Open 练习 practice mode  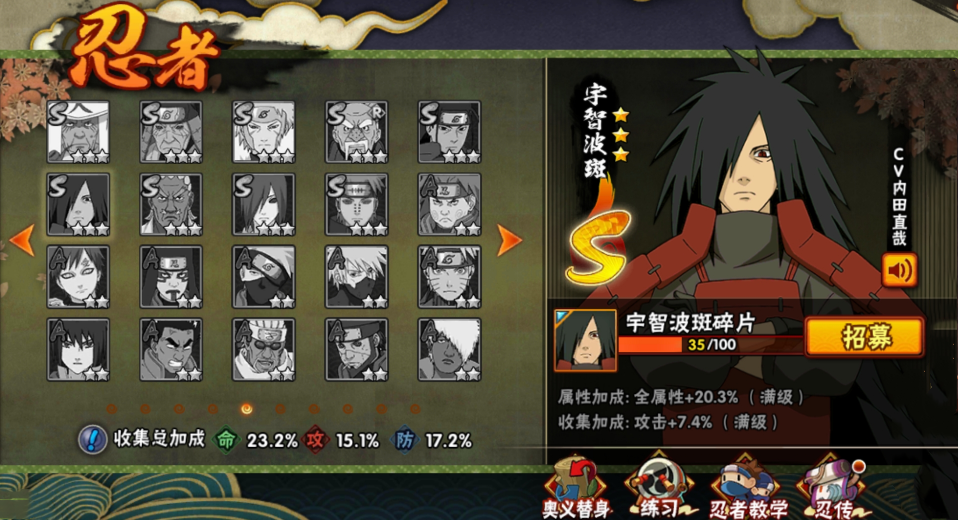661,490
